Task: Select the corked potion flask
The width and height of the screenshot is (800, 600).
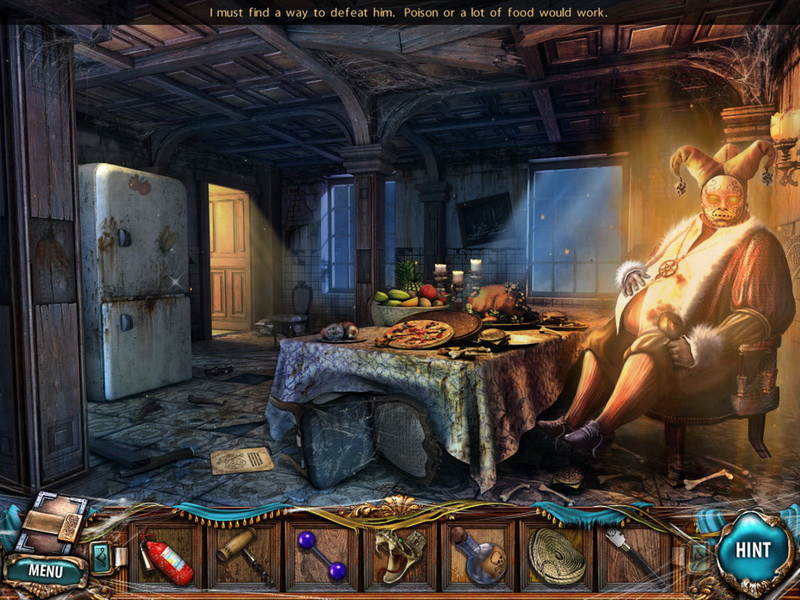Action: 478,555
